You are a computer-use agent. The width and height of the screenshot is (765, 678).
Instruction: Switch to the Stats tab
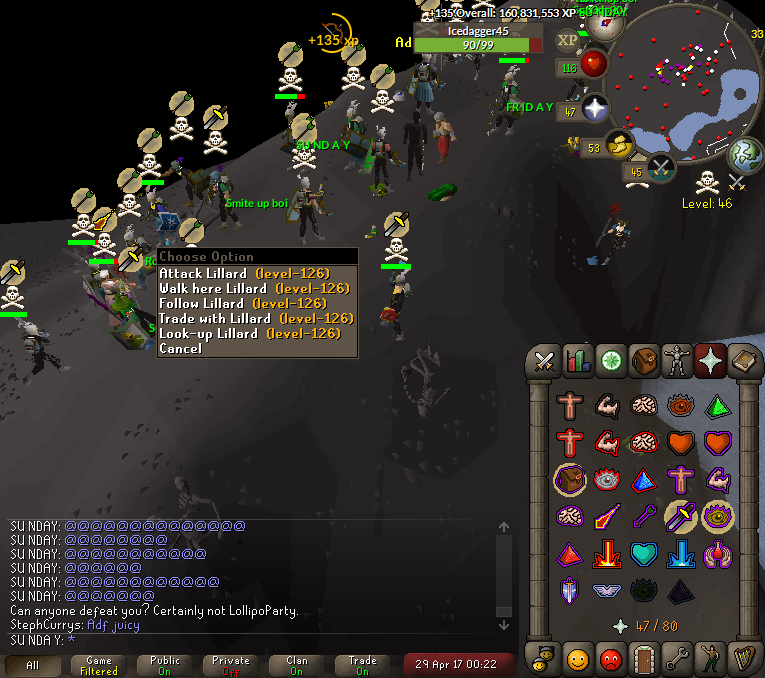578,360
